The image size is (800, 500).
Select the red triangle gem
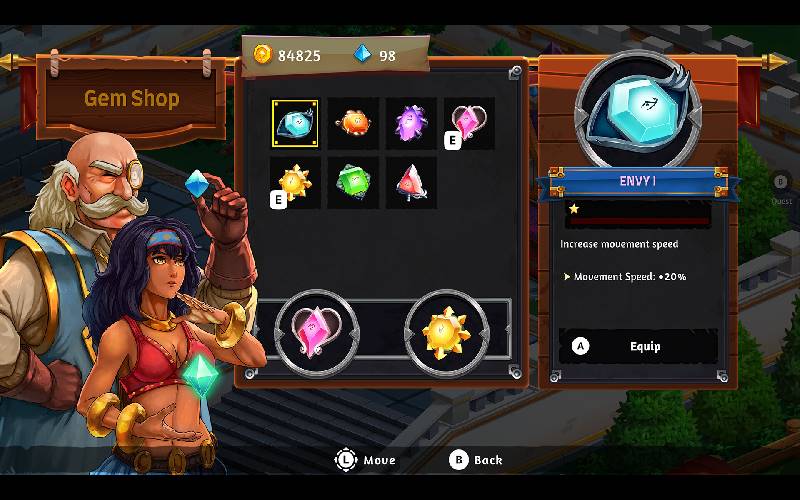pos(411,182)
